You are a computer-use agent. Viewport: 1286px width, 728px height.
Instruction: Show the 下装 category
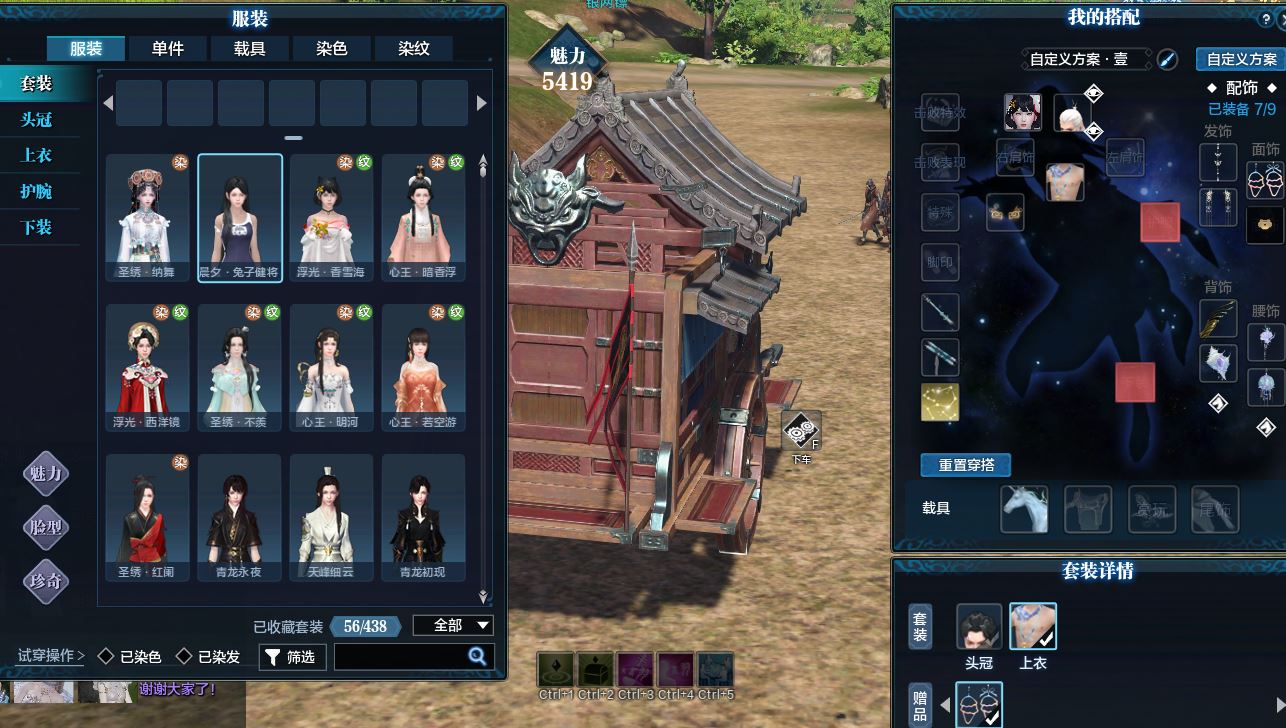point(37,227)
